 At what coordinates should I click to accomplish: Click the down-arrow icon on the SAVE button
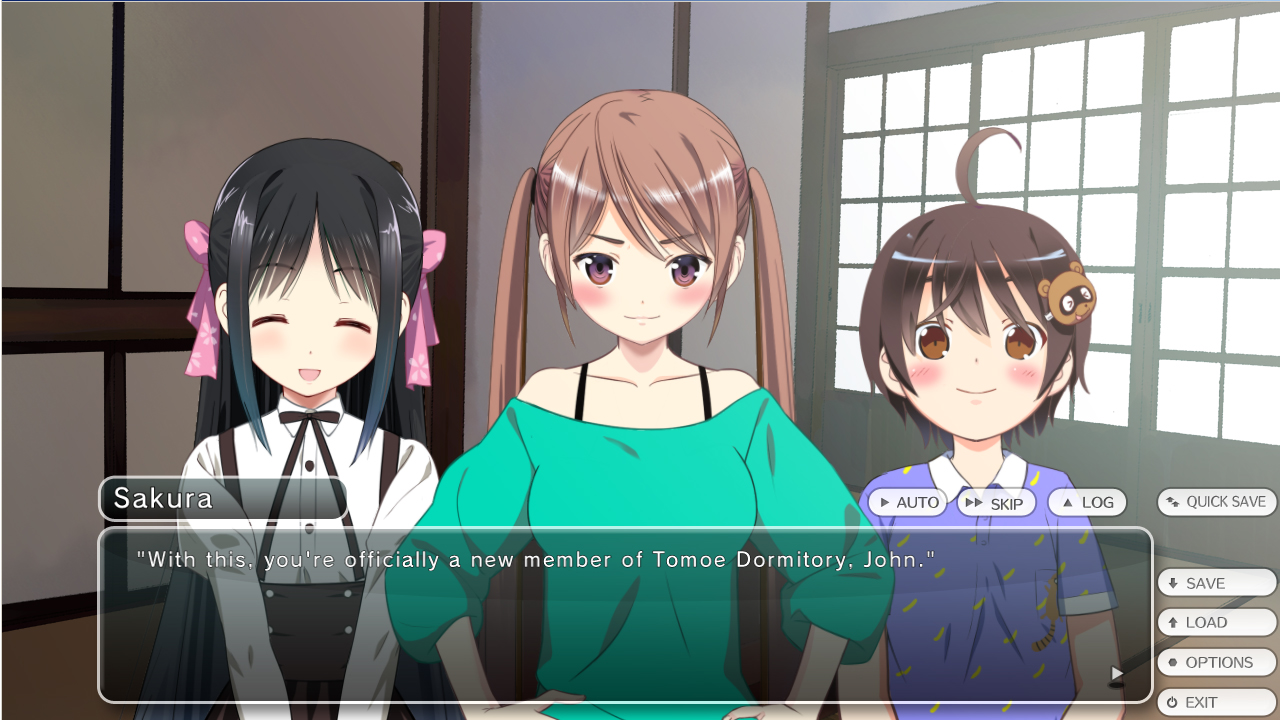[x=1173, y=582]
